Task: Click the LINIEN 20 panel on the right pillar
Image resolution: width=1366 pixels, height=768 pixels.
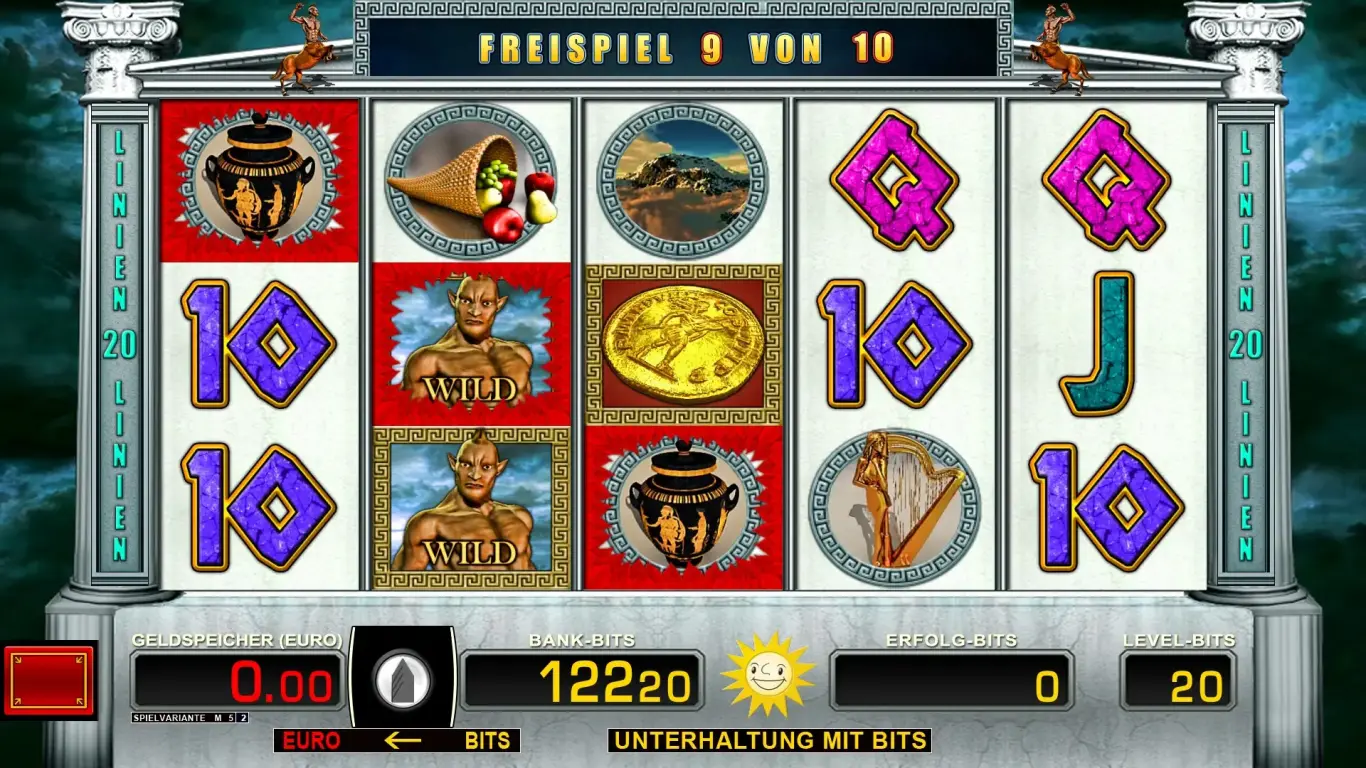Action: pos(1245,340)
